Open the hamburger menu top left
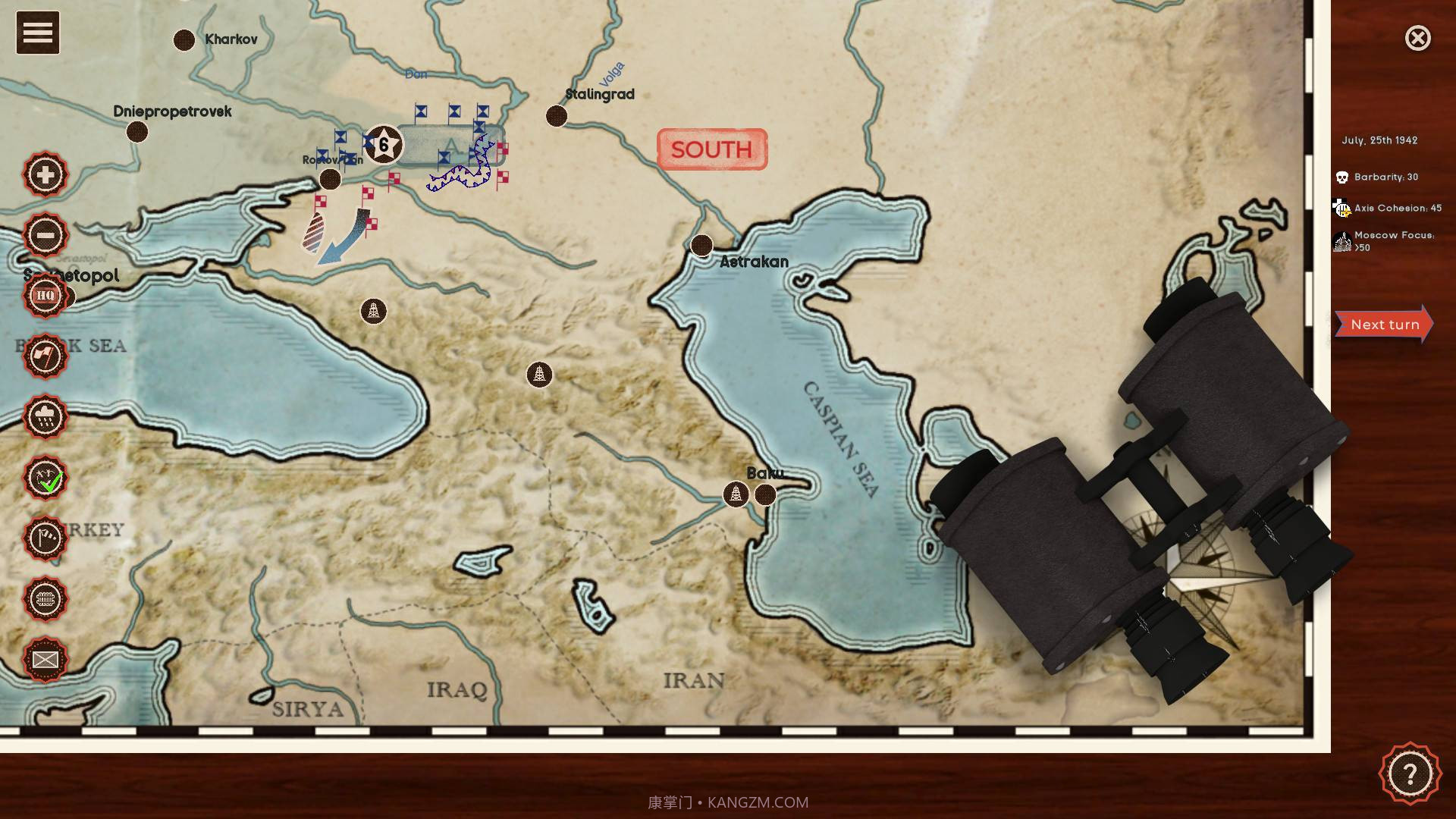The height and width of the screenshot is (819, 1456). (36, 32)
